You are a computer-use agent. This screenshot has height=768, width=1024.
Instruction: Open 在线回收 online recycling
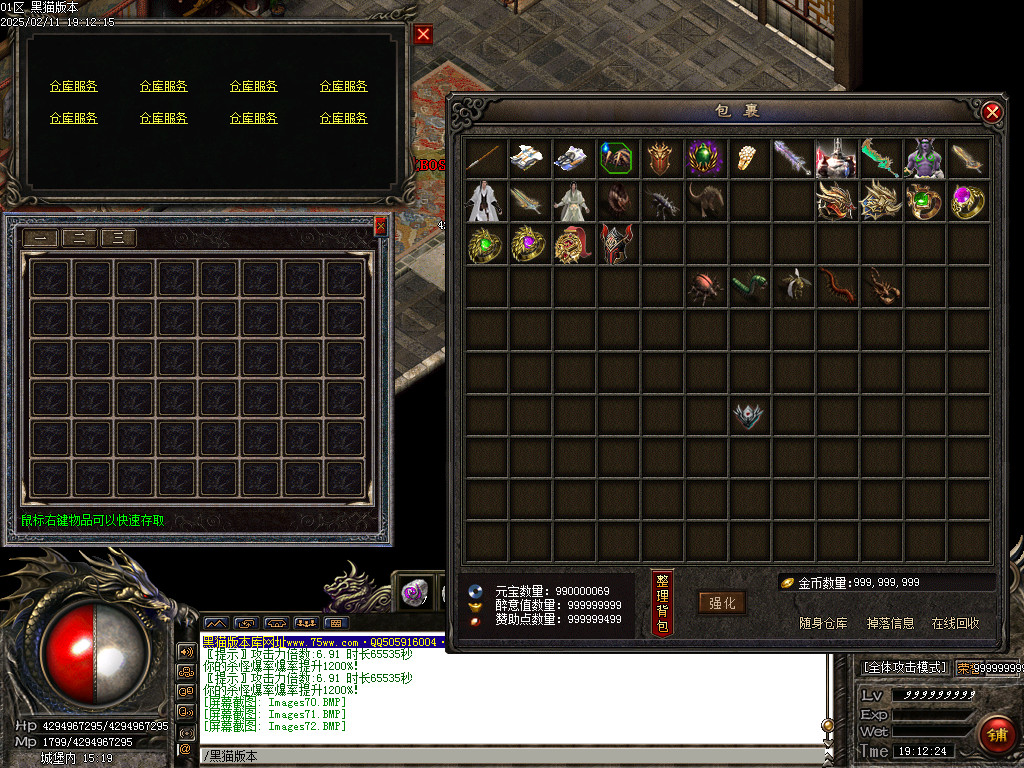click(x=955, y=623)
